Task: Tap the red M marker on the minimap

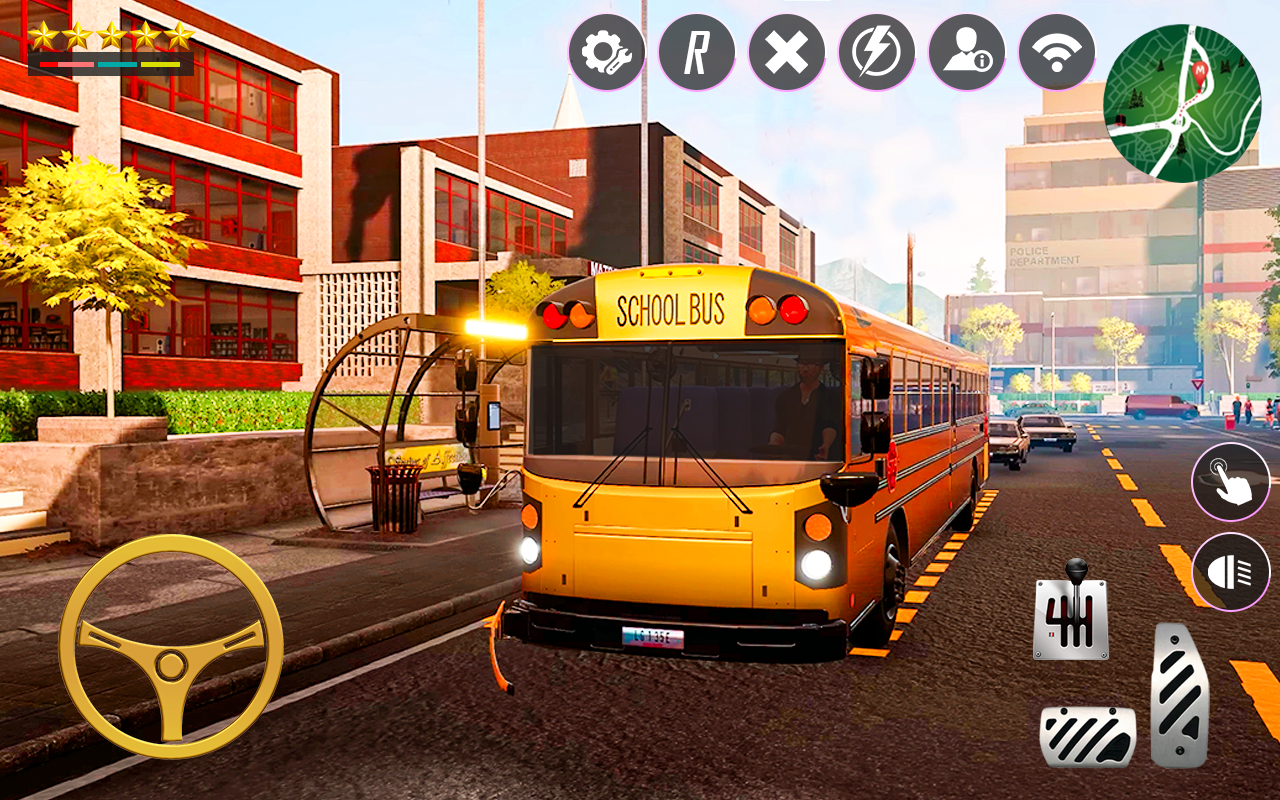Action: (1200, 70)
